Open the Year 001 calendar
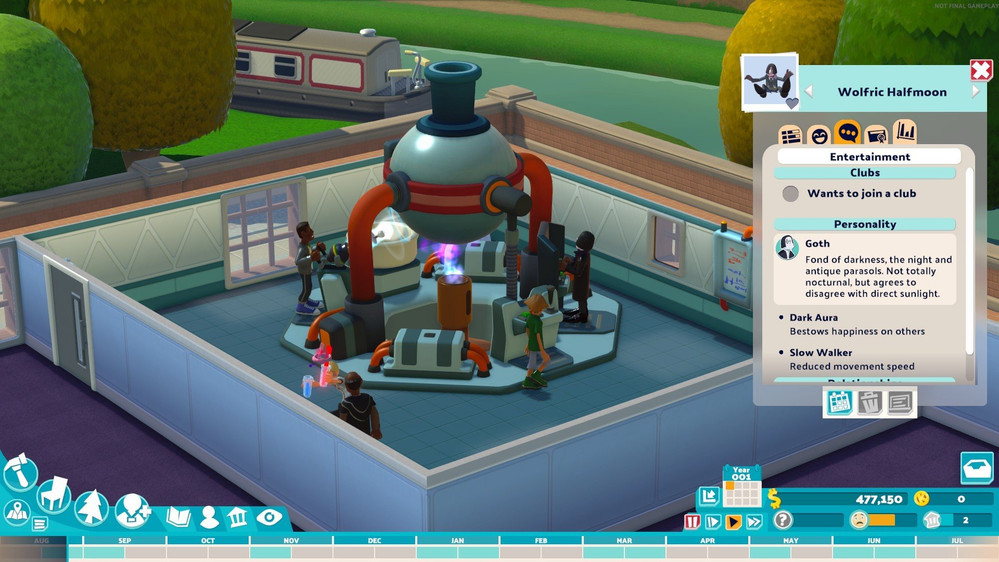Screen dimensions: 999x562 click(741, 485)
